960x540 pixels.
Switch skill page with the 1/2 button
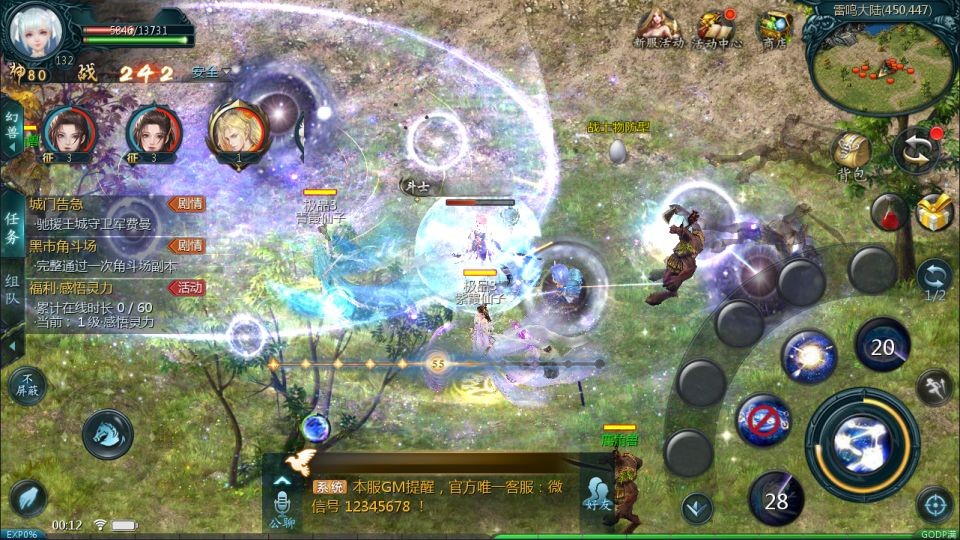934,278
